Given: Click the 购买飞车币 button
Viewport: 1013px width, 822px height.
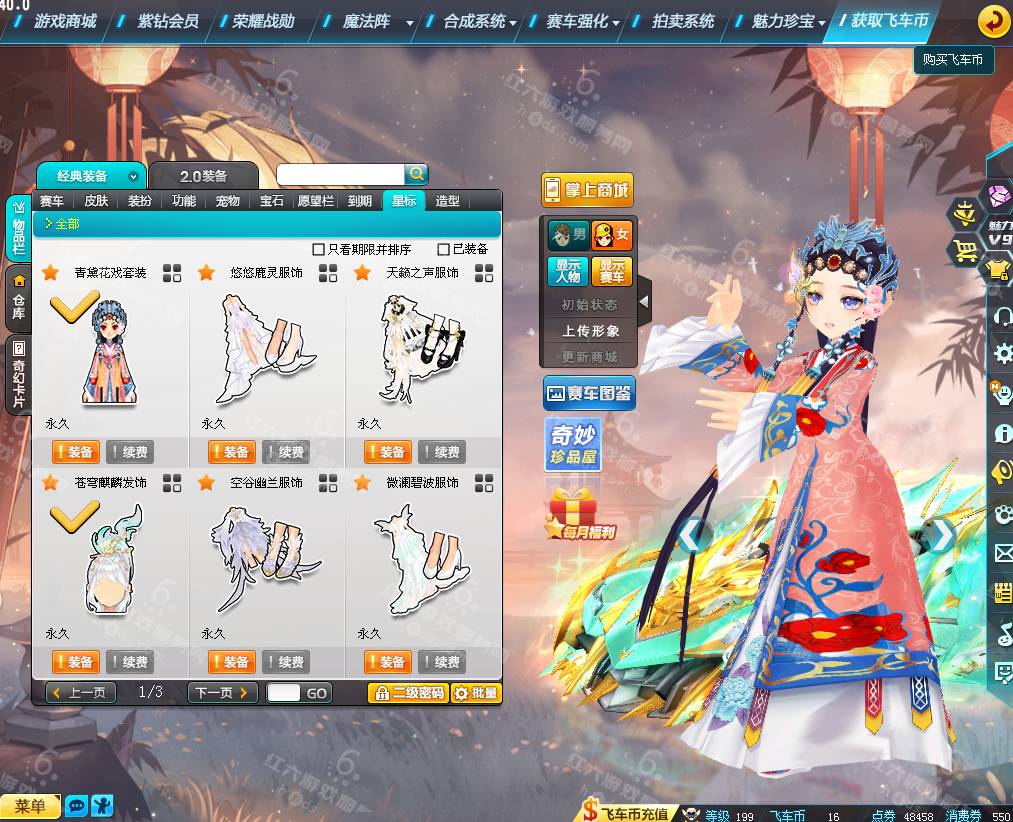Looking at the screenshot, I should (952, 60).
